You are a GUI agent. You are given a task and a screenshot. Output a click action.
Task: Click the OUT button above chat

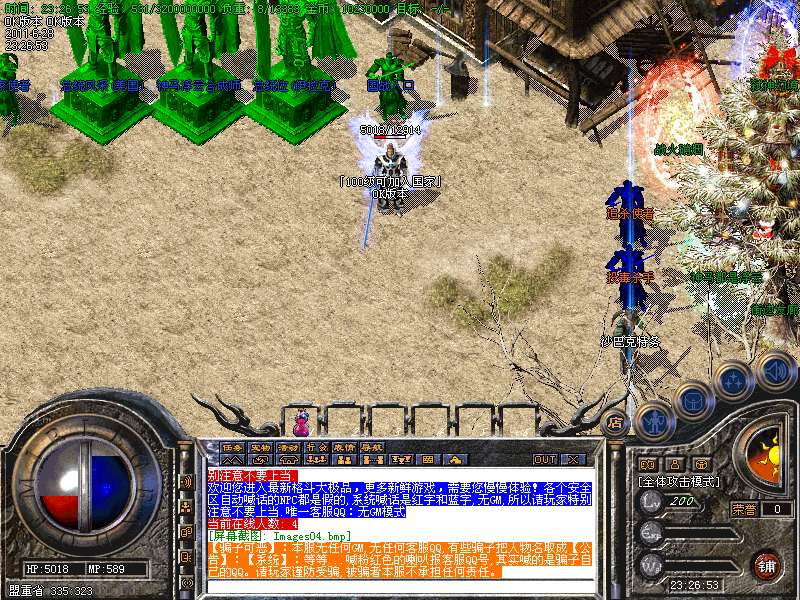pos(545,459)
